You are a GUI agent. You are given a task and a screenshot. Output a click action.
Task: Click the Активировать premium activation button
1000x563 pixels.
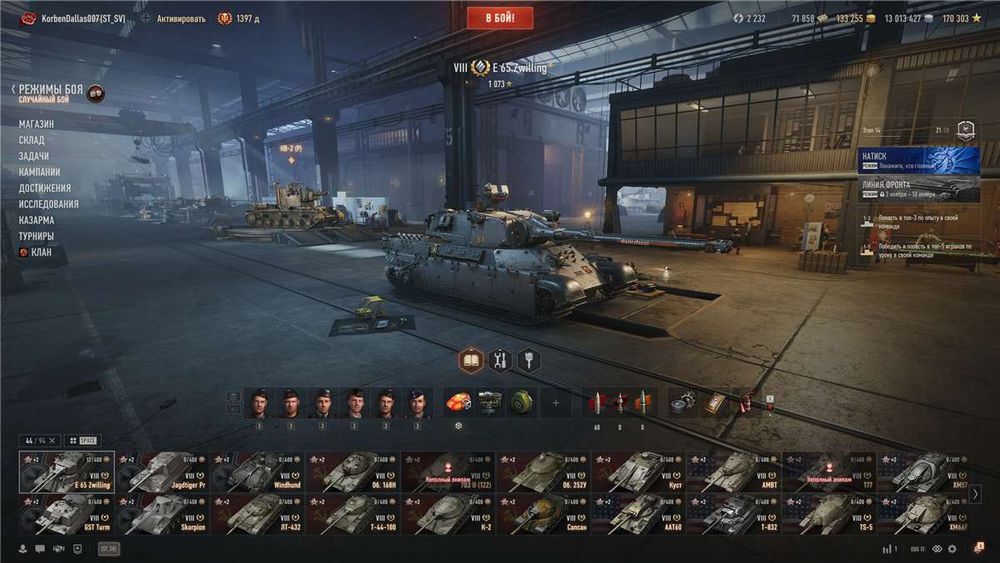coord(180,19)
